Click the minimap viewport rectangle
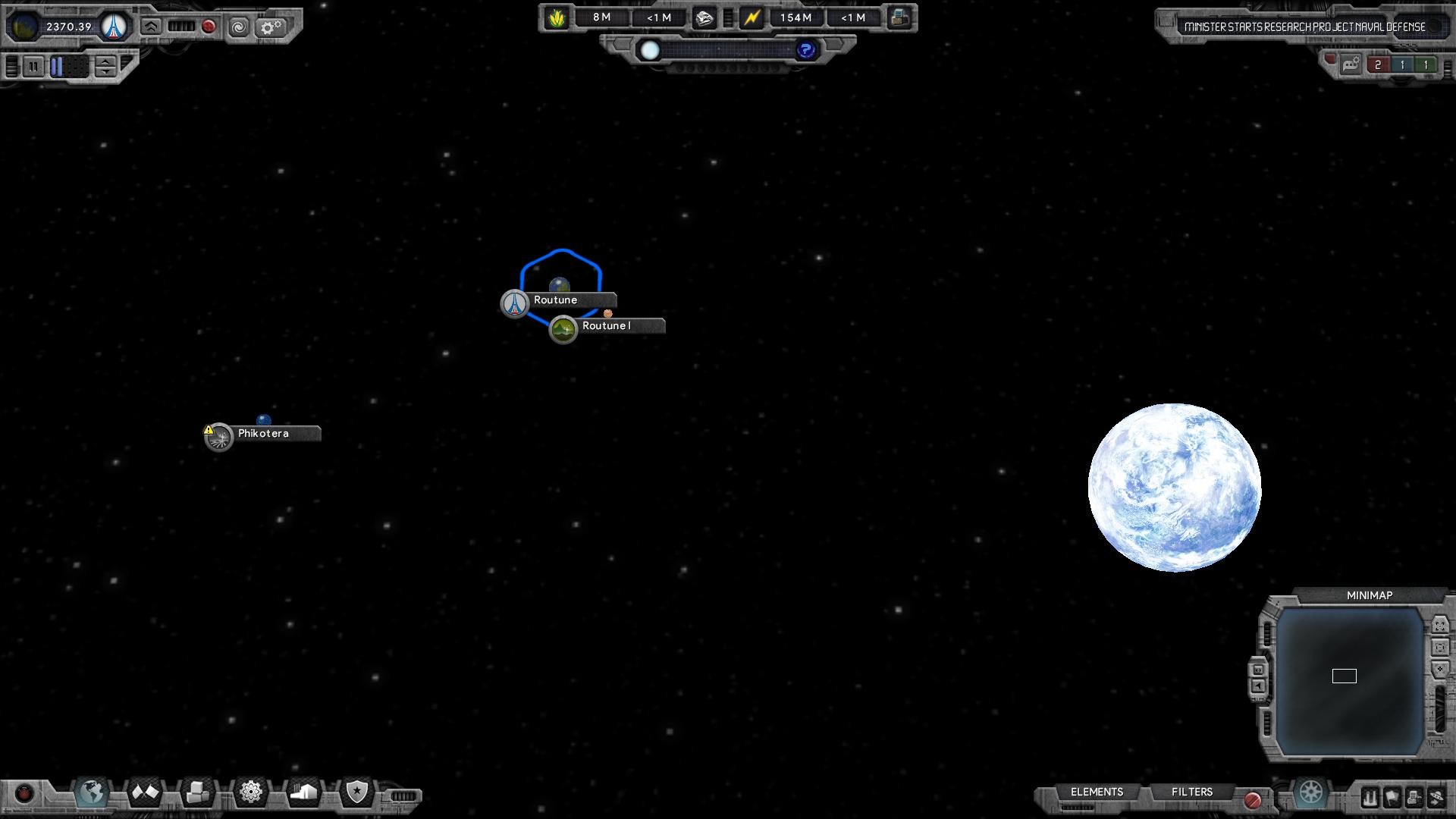Image resolution: width=1456 pixels, height=819 pixels. tap(1344, 676)
